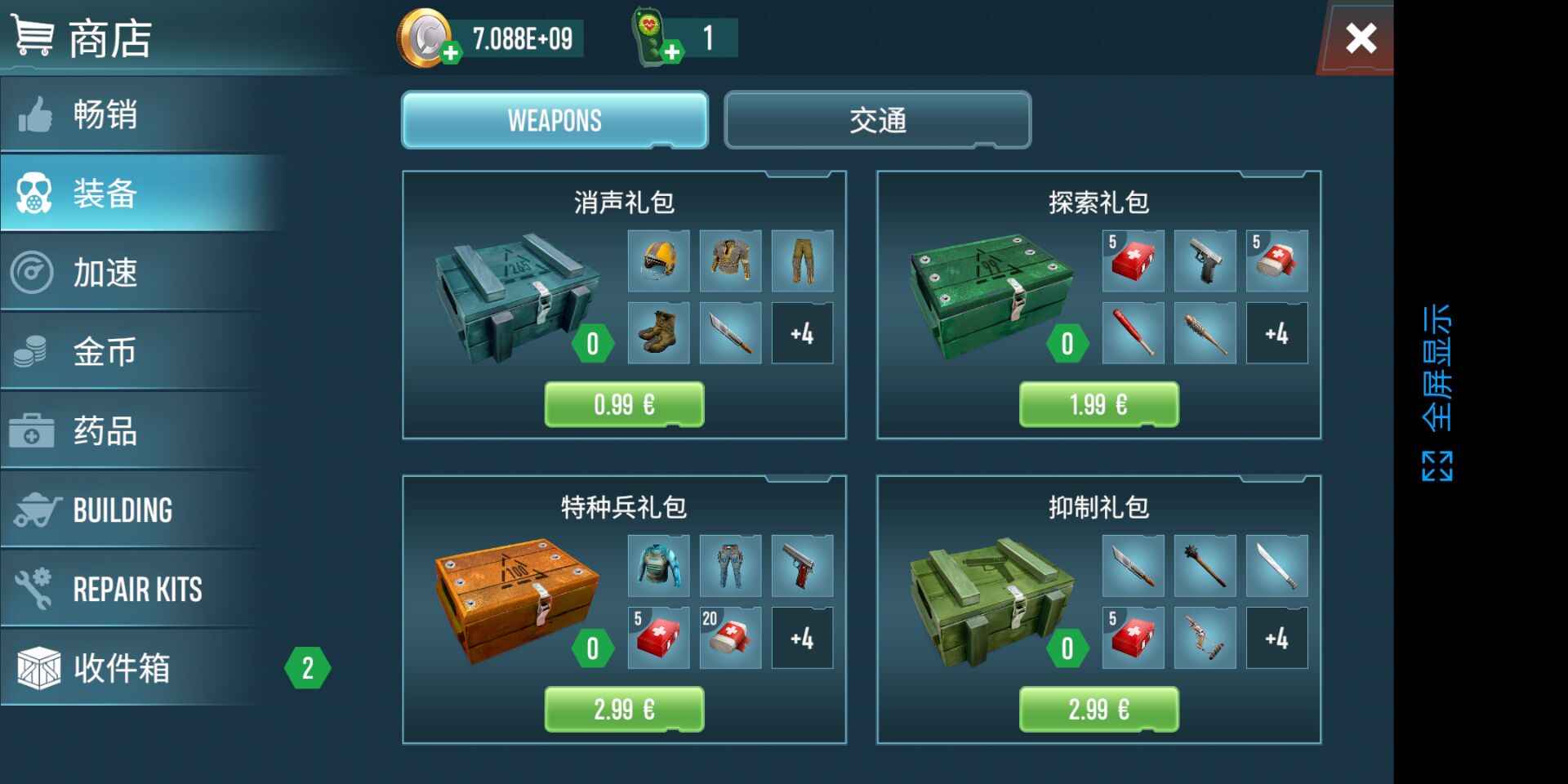
Task: Expand the +4 items in 抑制礼包
Action: coord(1277,638)
